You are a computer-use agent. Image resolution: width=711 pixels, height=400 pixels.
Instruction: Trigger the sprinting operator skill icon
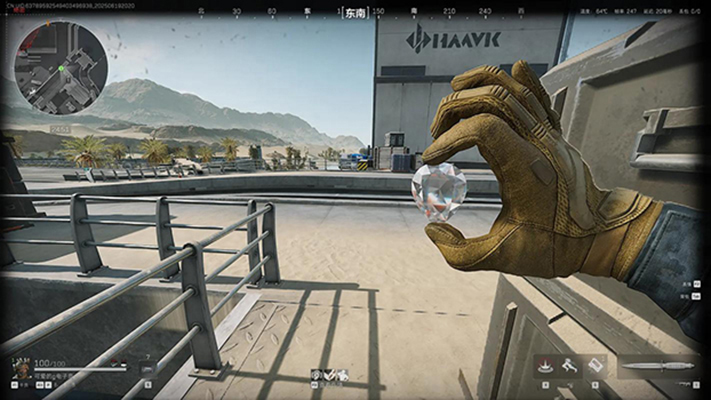[x=570, y=366]
